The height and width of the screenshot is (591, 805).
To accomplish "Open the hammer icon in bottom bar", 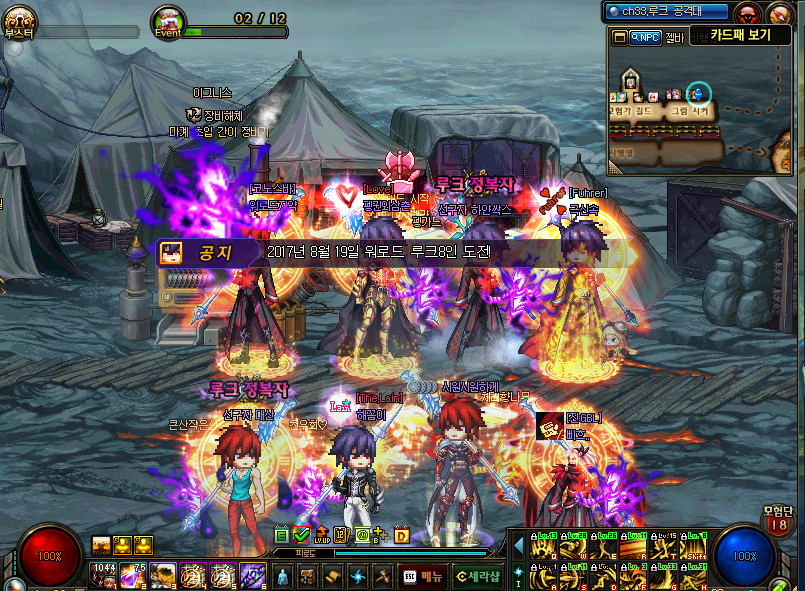I will coord(381,576).
